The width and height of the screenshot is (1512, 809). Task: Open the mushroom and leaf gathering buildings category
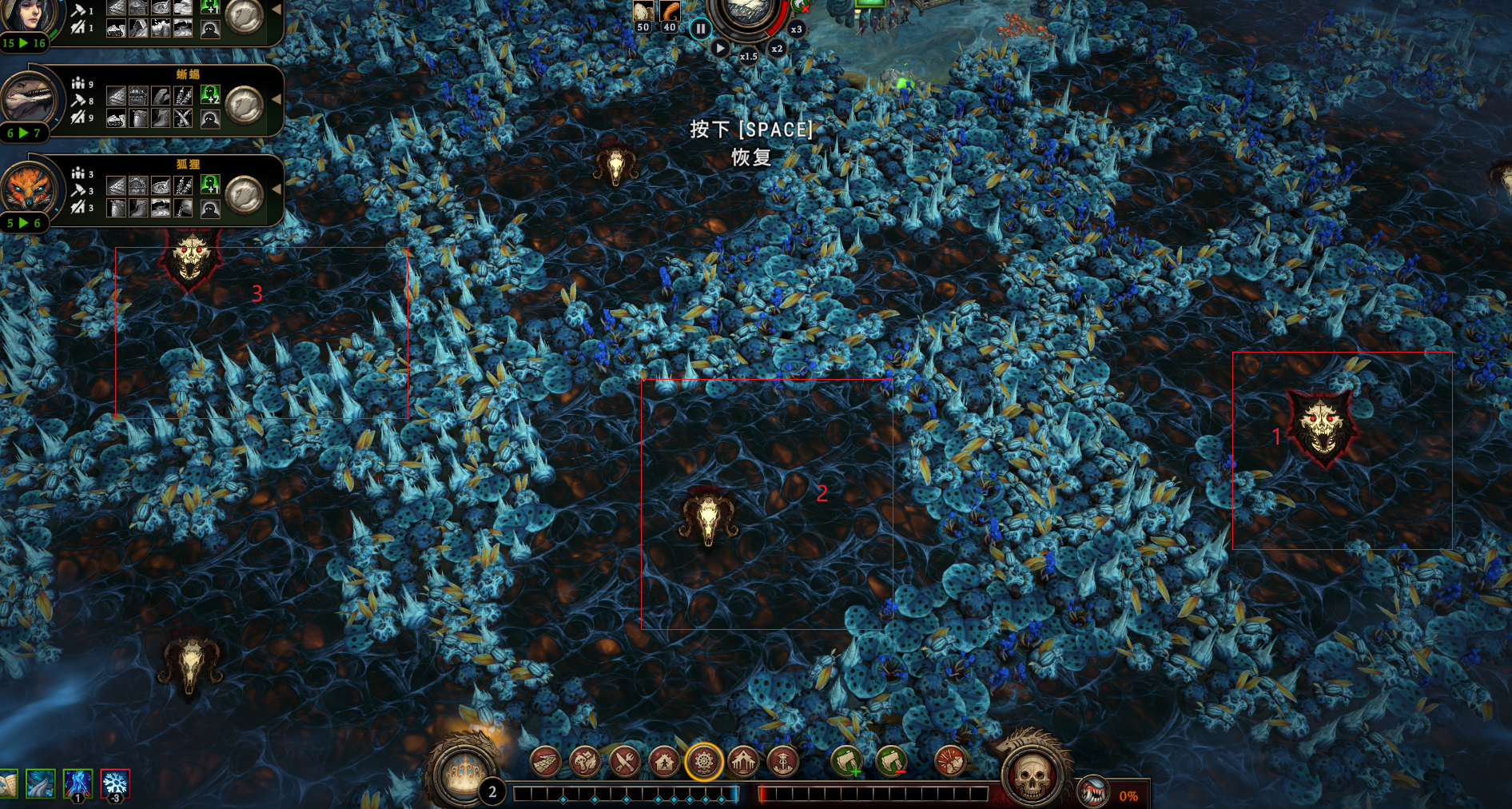[585, 762]
